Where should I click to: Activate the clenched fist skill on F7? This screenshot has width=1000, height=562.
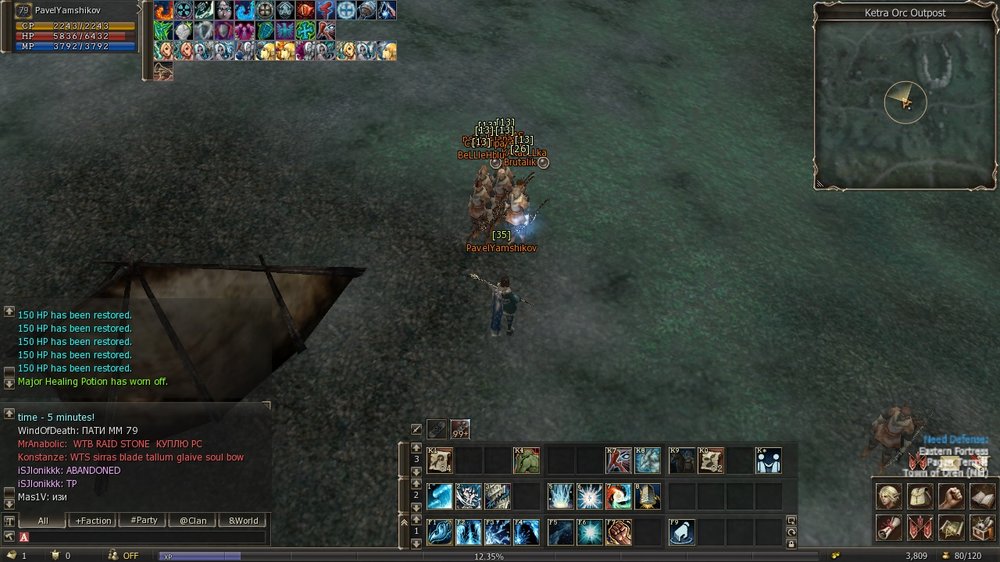(619, 532)
